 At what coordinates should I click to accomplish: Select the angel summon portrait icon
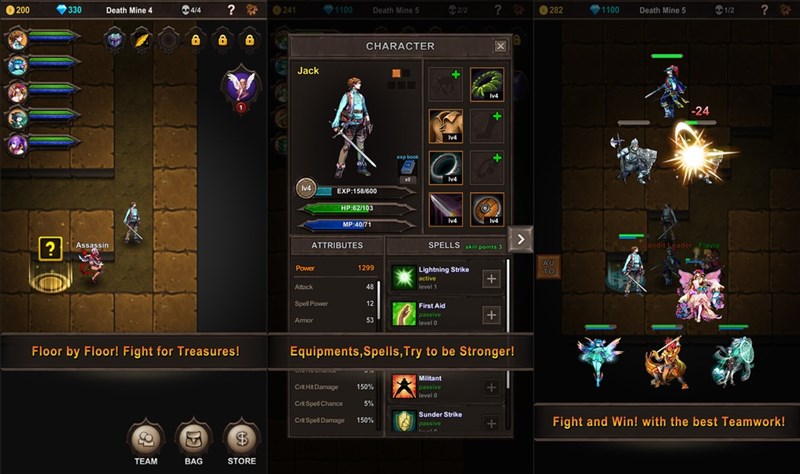click(240, 83)
